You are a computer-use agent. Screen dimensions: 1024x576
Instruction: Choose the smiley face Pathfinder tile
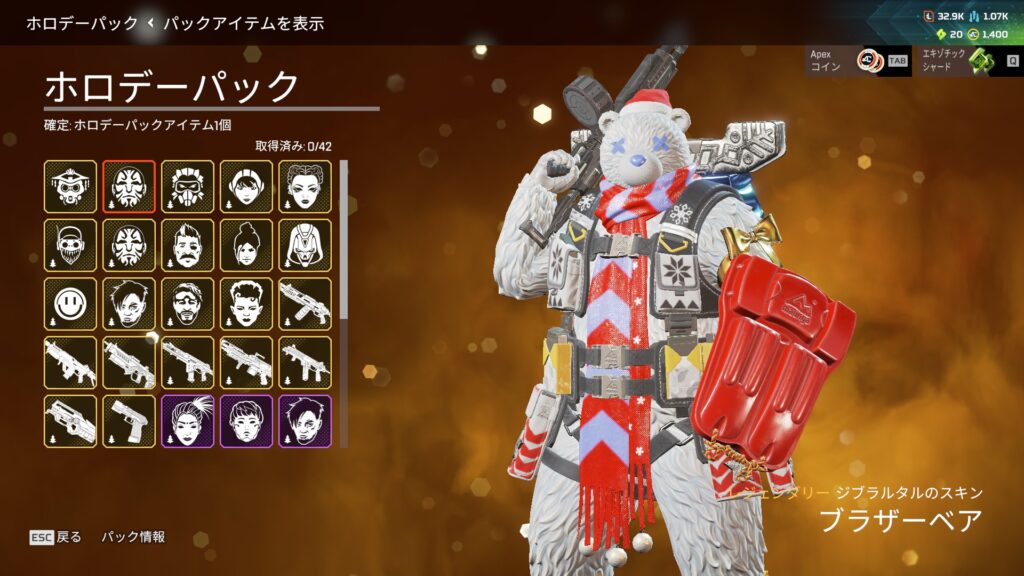pos(70,304)
